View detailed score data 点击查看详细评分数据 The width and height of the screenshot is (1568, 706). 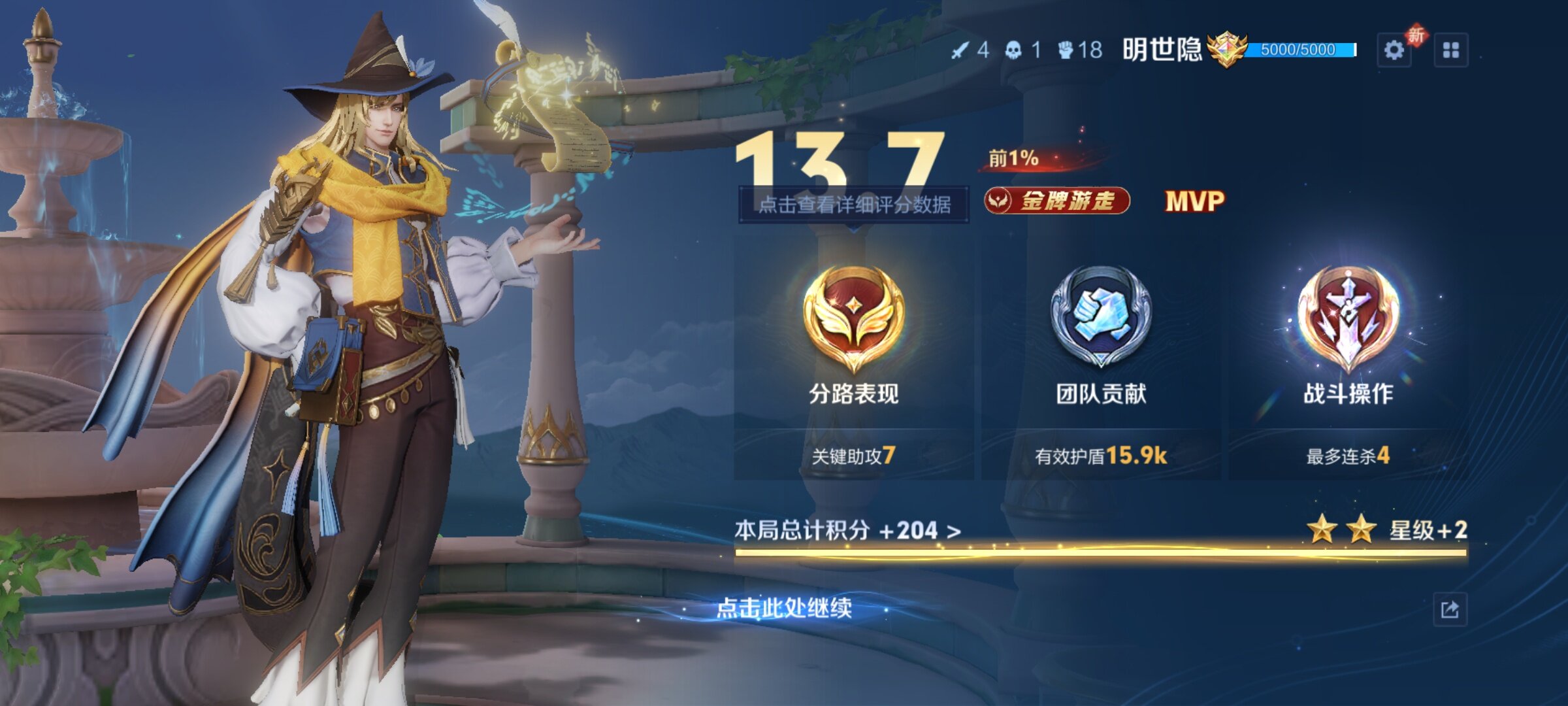[x=853, y=205]
